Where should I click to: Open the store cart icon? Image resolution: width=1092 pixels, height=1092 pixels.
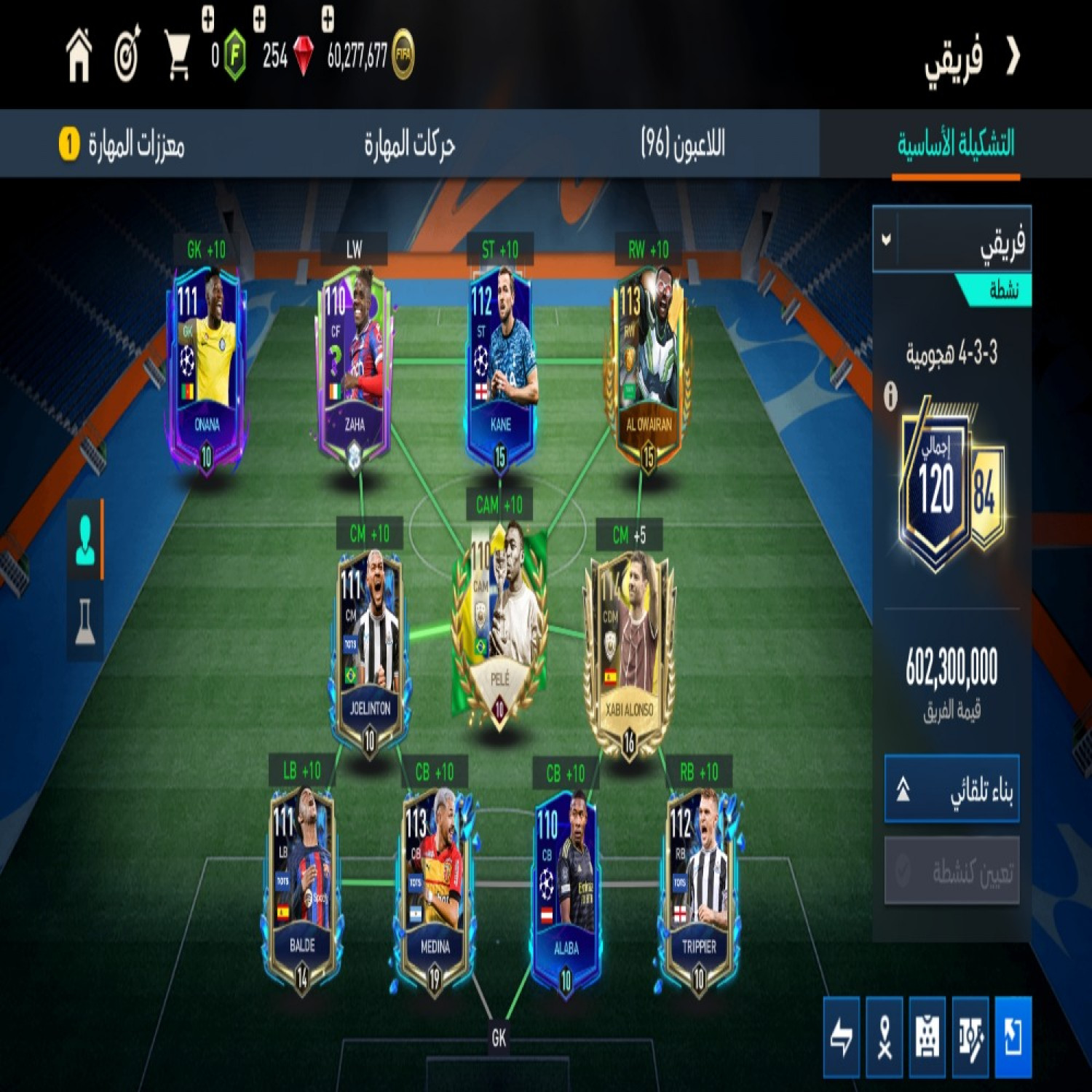tap(177, 56)
